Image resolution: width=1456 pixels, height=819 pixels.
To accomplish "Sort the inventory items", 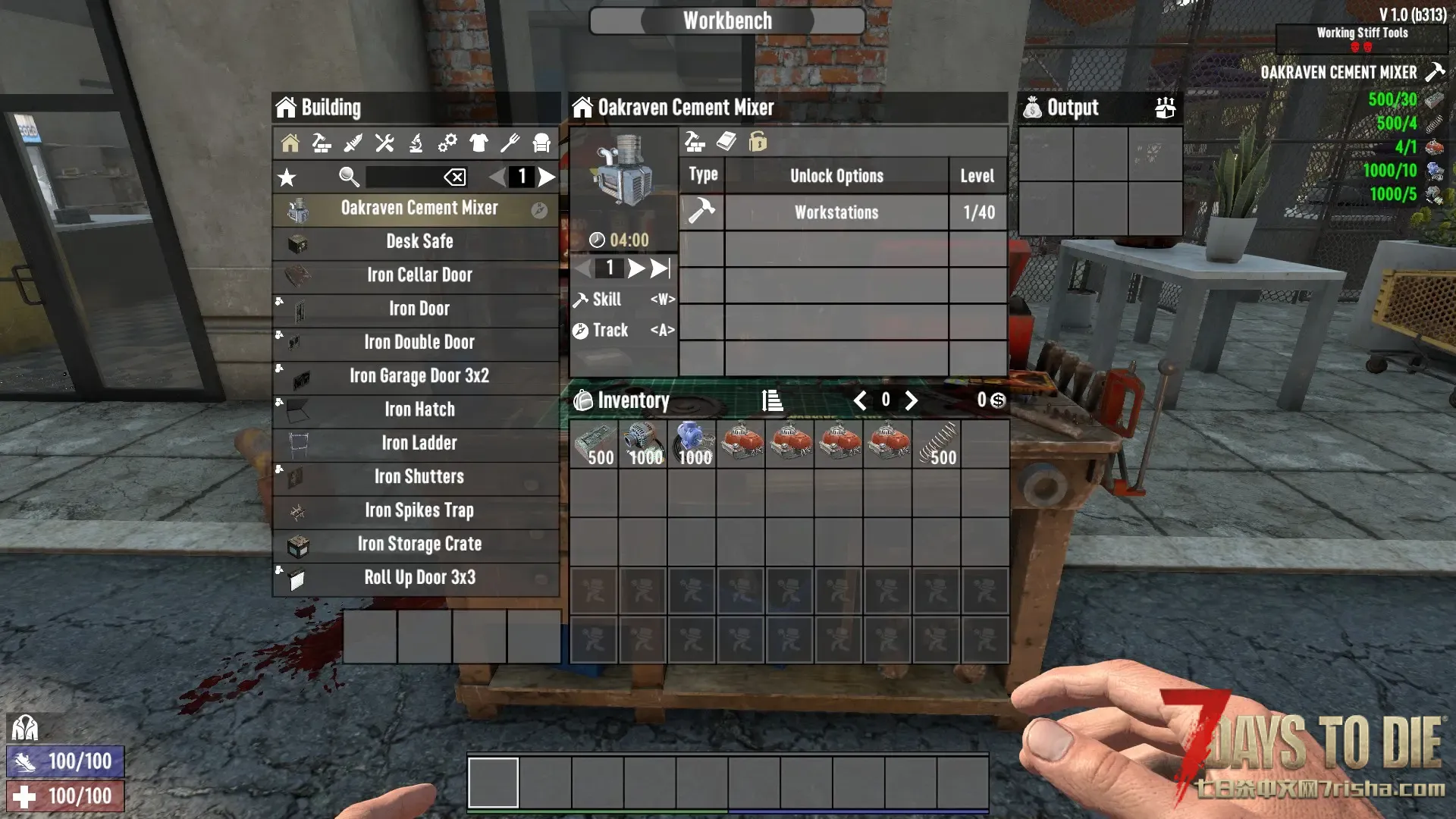I will click(x=772, y=400).
